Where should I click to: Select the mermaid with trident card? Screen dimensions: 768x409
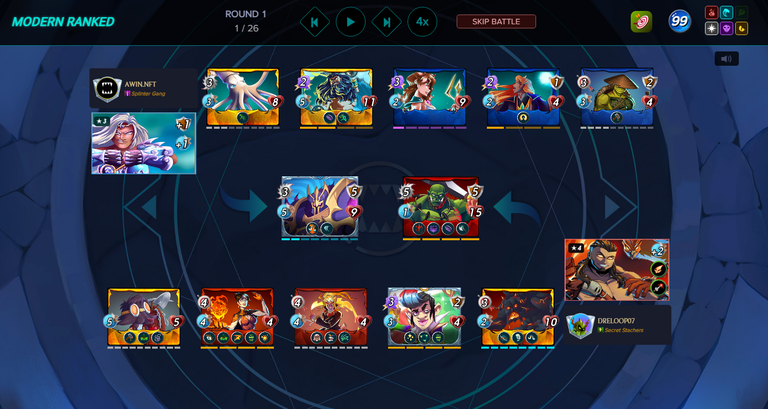[x=429, y=97]
